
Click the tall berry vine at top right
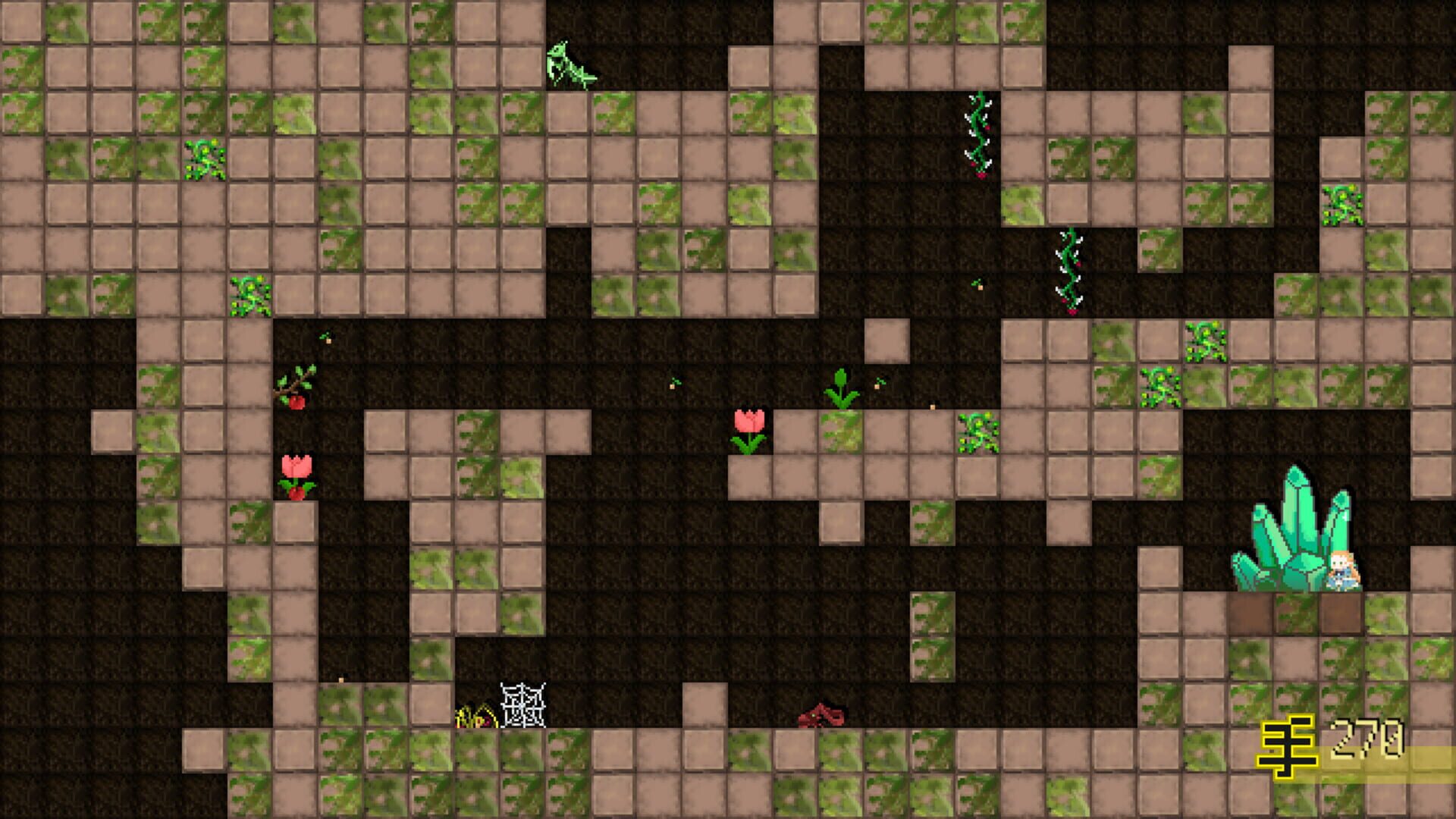coord(978,133)
